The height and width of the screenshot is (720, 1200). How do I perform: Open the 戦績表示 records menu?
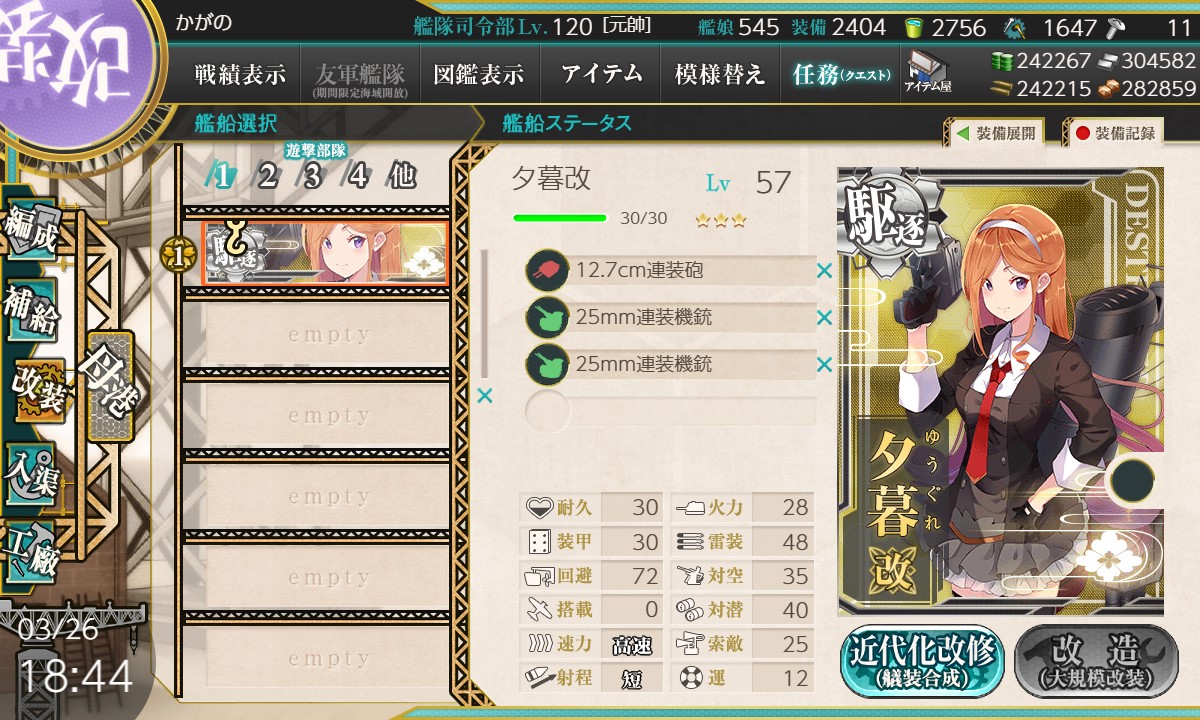[x=240, y=74]
